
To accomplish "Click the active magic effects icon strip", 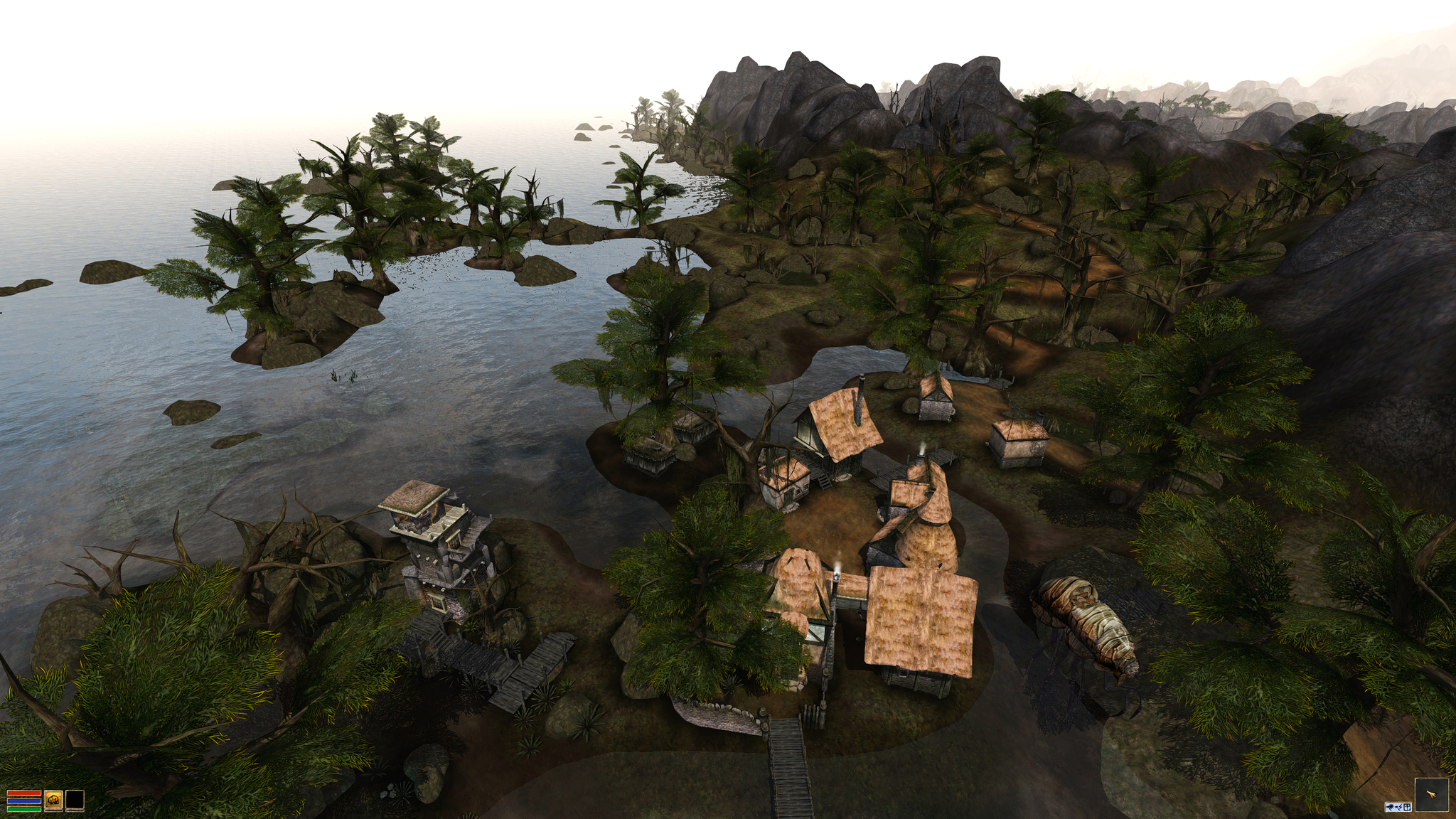I will 1398,807.
